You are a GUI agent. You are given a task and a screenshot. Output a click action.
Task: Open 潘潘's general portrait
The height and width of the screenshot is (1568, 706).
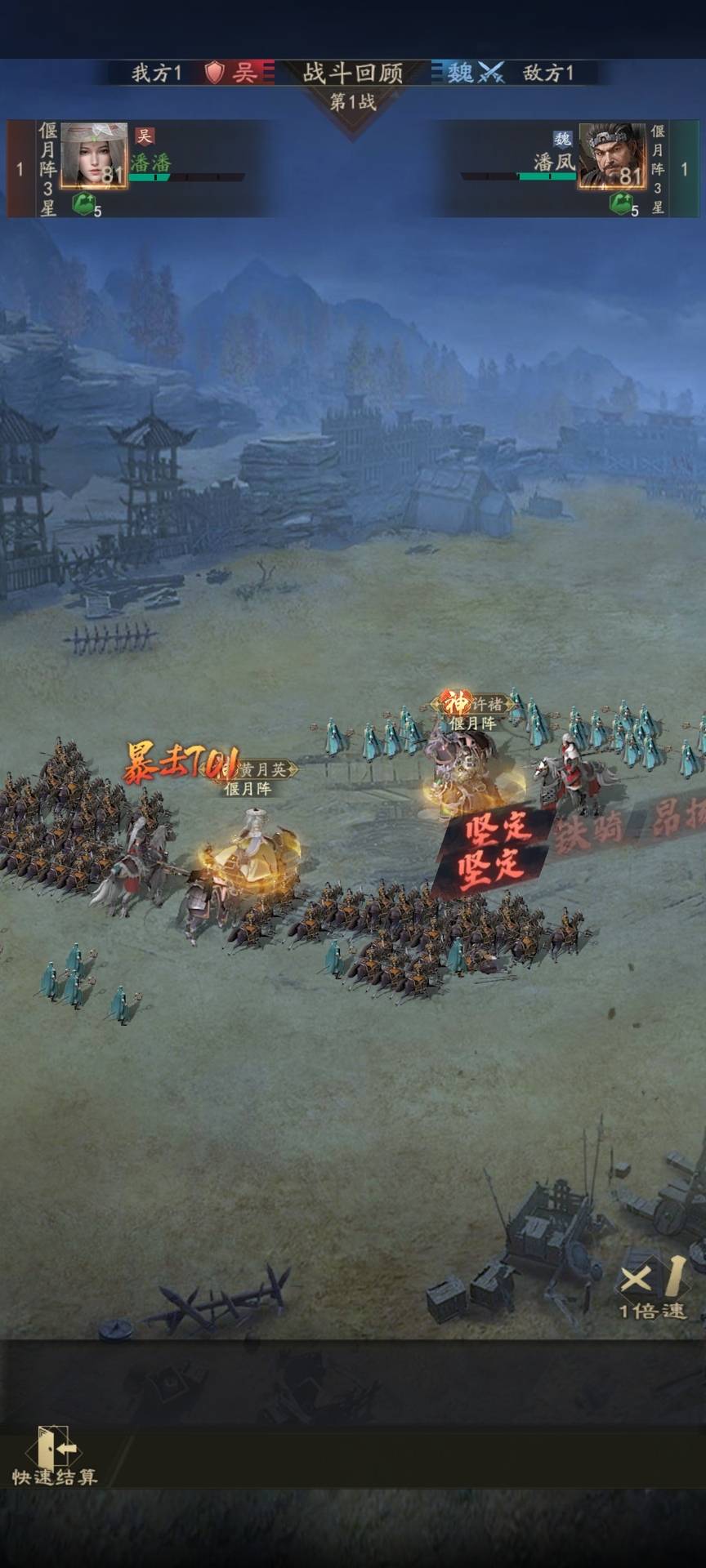[x=94, y=156]
